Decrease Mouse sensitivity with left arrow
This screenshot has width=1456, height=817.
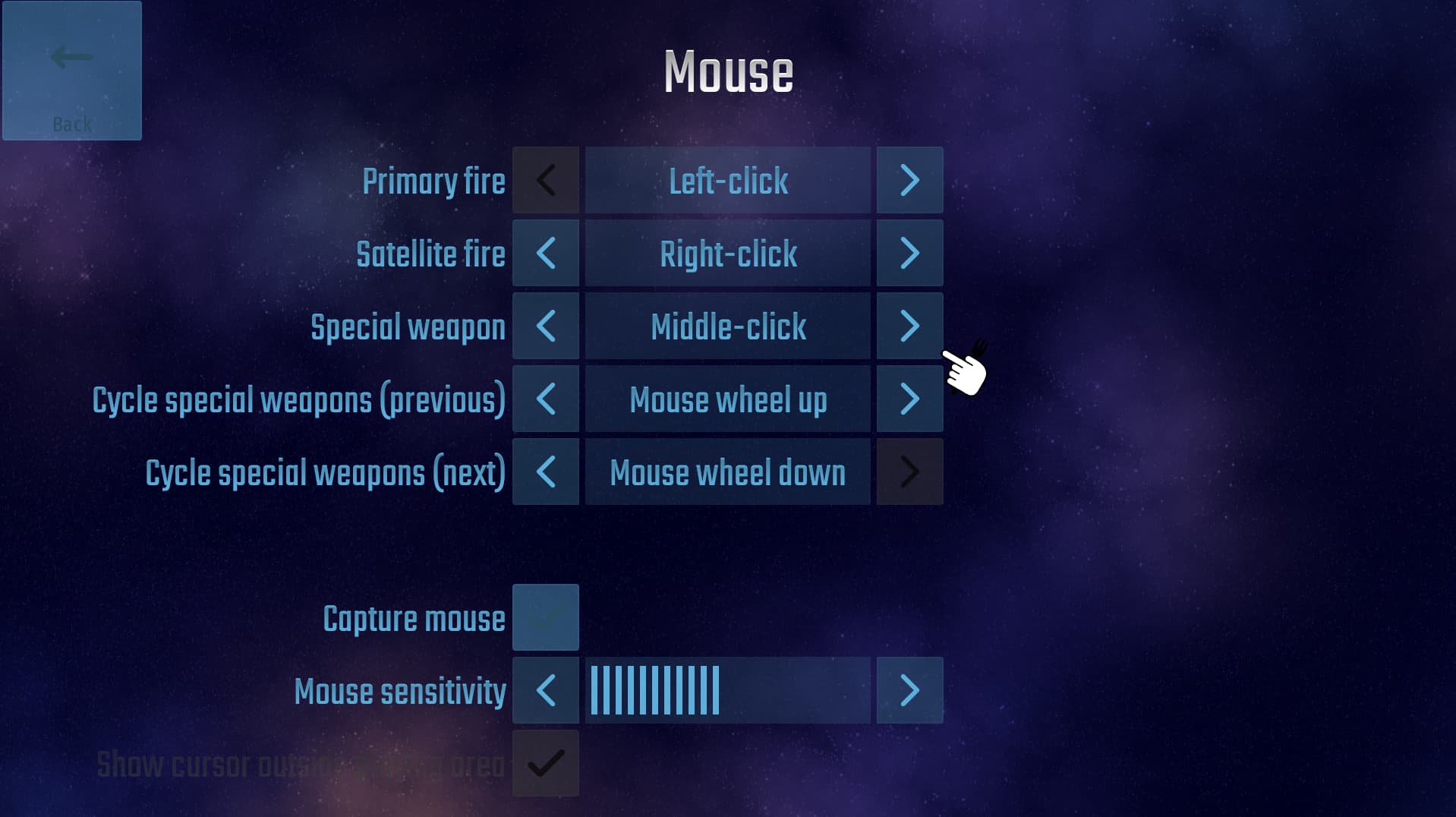click(x=545, y=690)
